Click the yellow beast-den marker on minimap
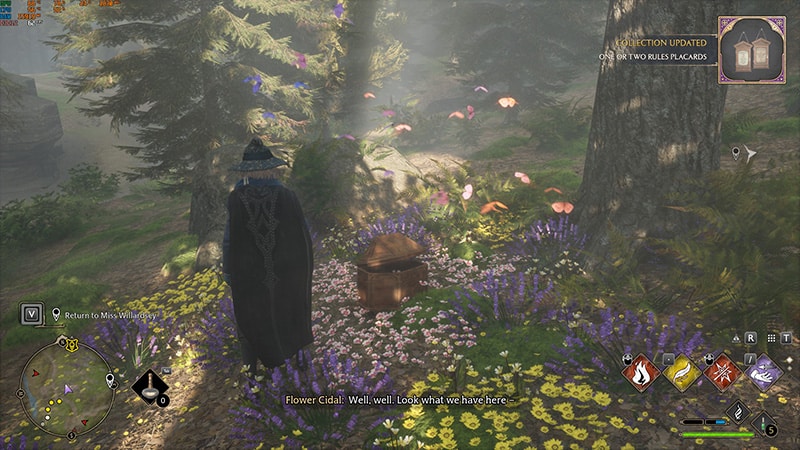The width and height of the screenshot is (800, 450). click(x=71, y=345)
